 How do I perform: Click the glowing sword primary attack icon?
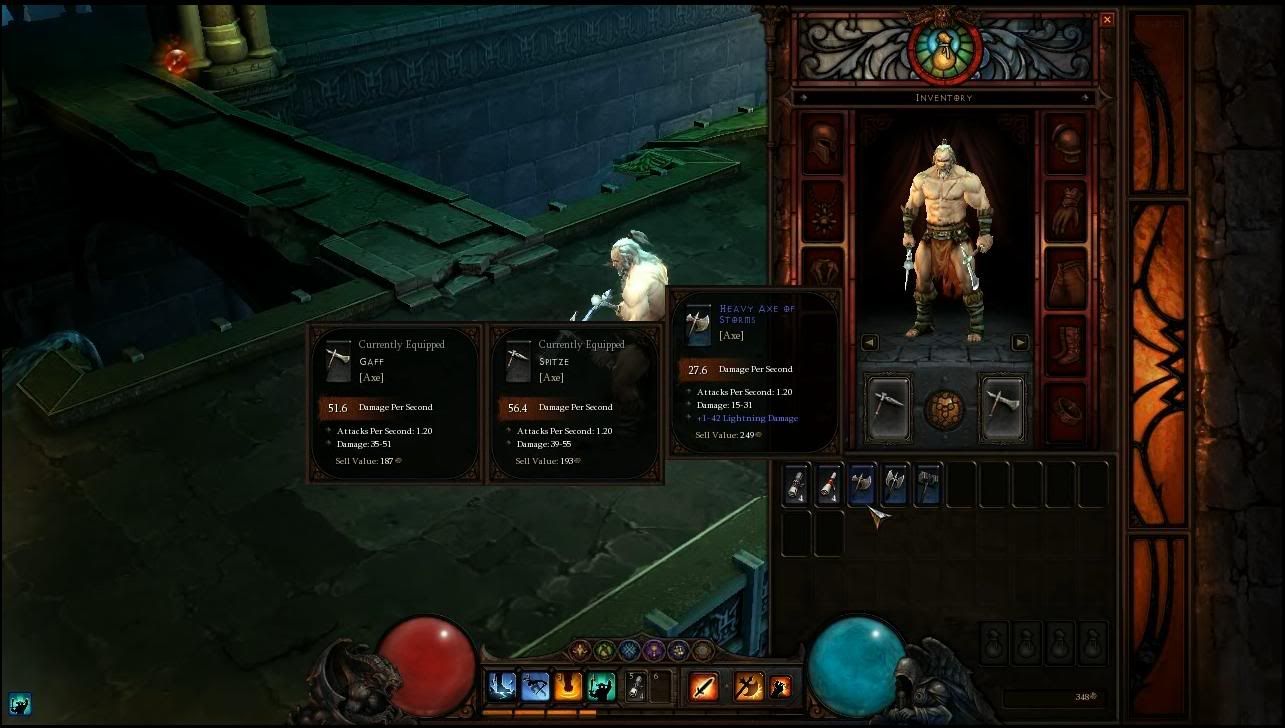(702, 685)
